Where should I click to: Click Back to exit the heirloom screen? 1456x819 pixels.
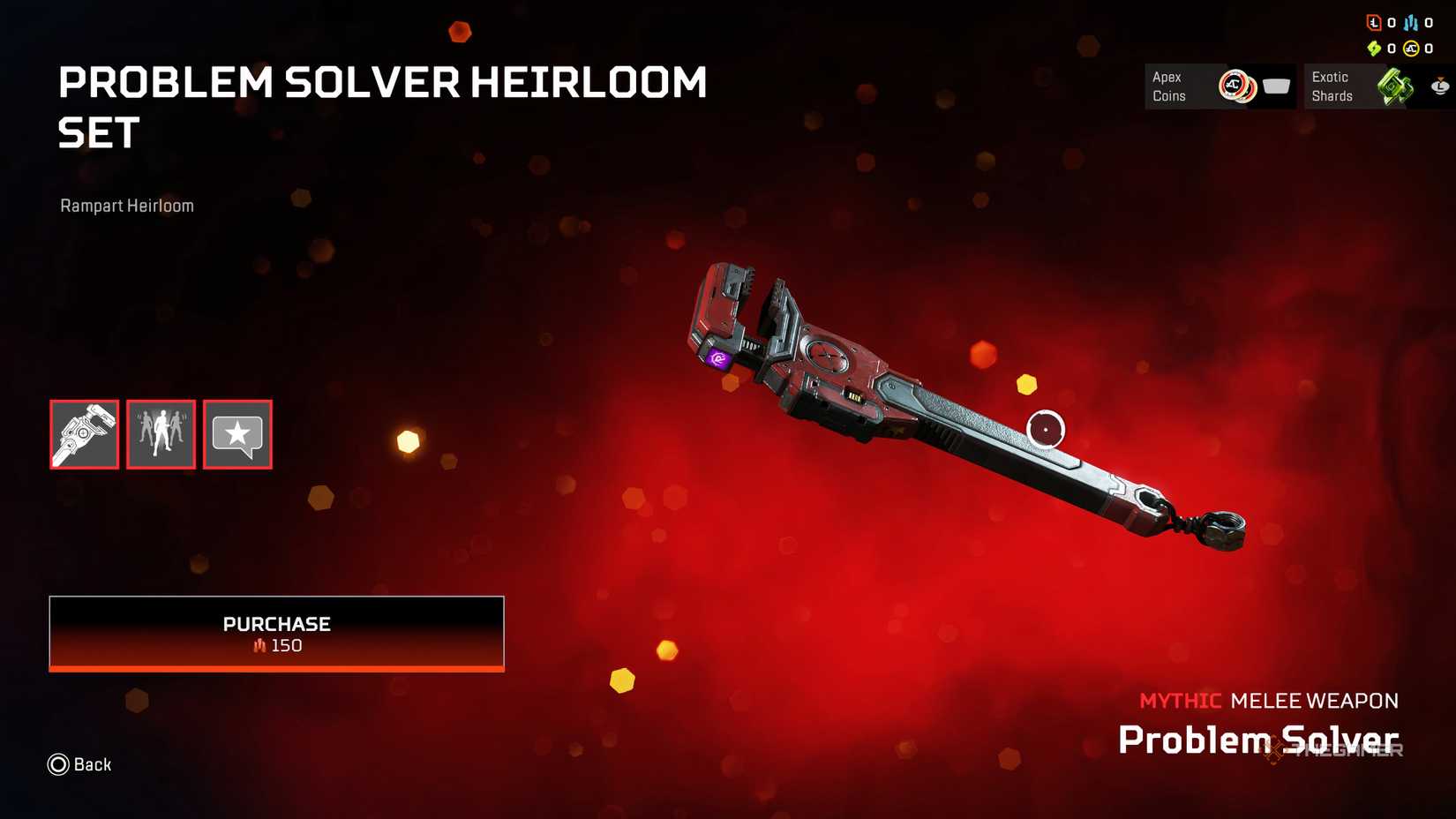tap(79, 764)
